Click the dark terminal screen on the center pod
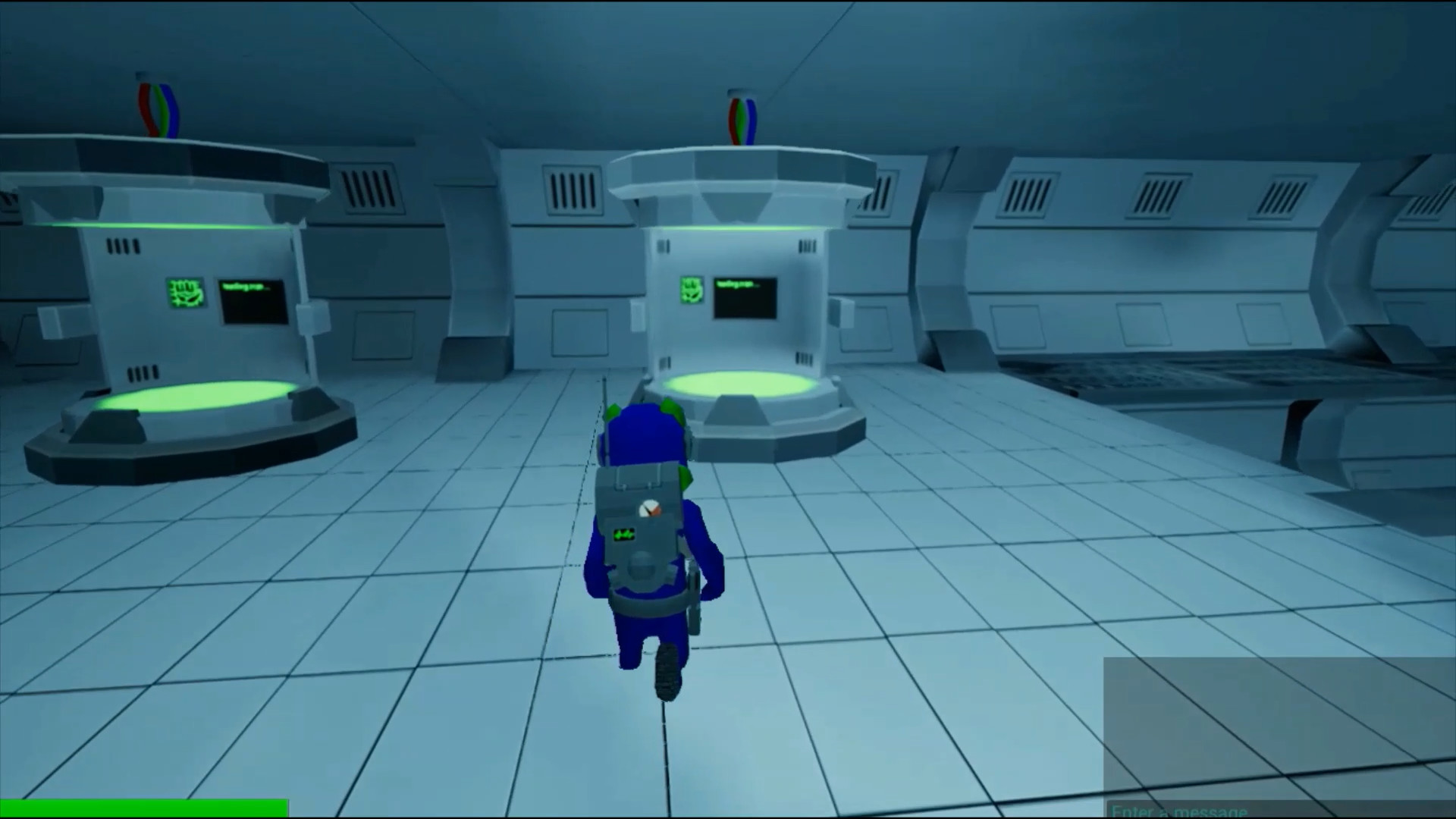The width and height of the screenshot is (1456, 819). coord(746,299)
